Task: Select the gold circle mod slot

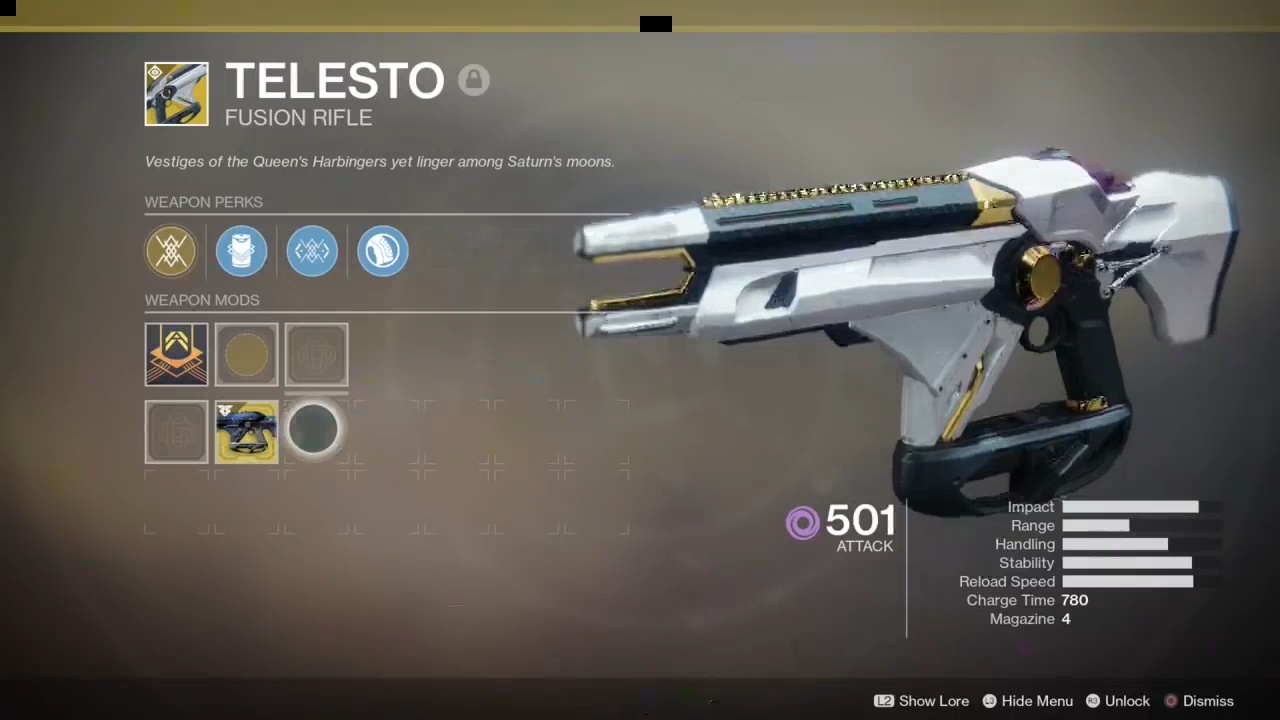Action: point(246,354)
